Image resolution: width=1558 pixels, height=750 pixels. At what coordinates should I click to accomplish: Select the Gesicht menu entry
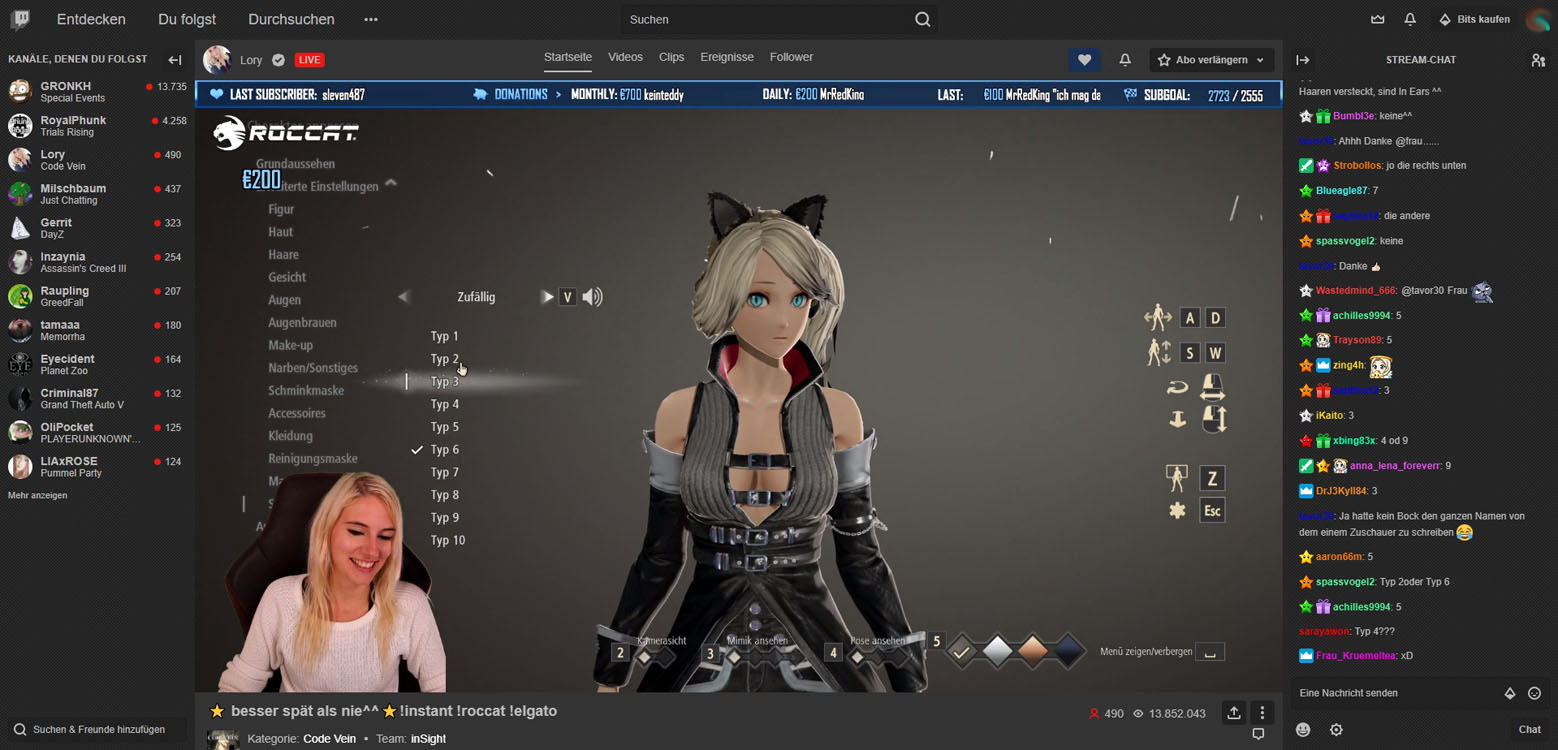pyautogui.click(x=287, y=278)
